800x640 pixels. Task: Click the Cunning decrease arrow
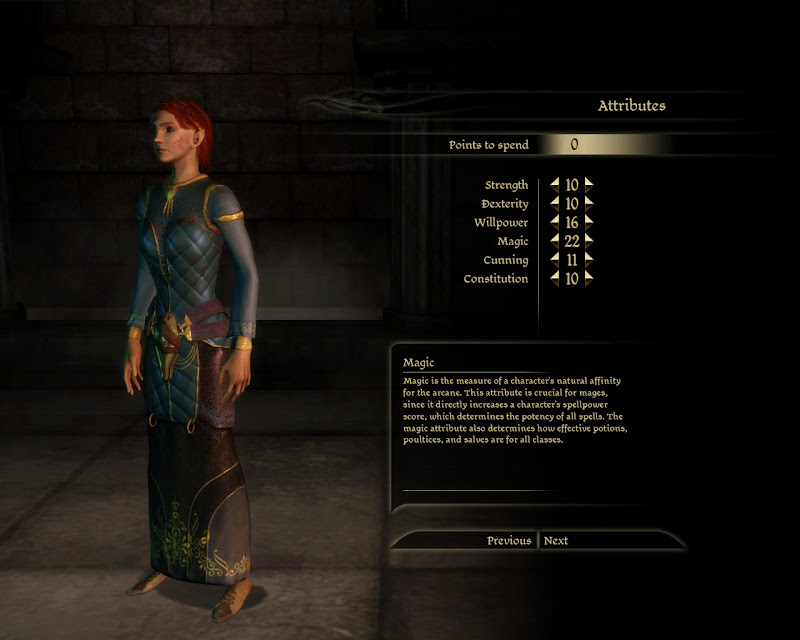point(555,260)
